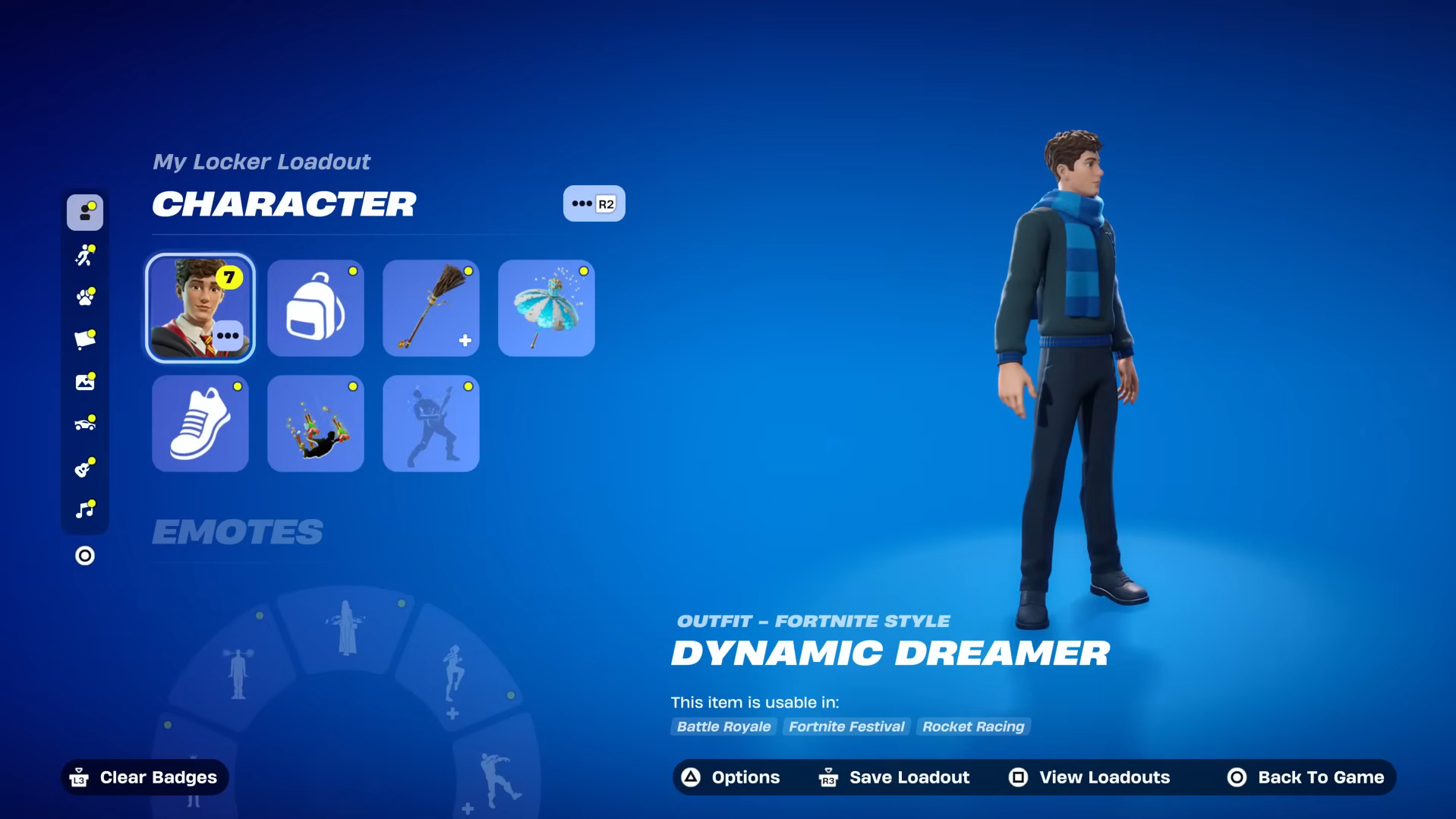1456x819 pixels.
Task: Select the skydiving contrail slot
Action: point(316,424)
